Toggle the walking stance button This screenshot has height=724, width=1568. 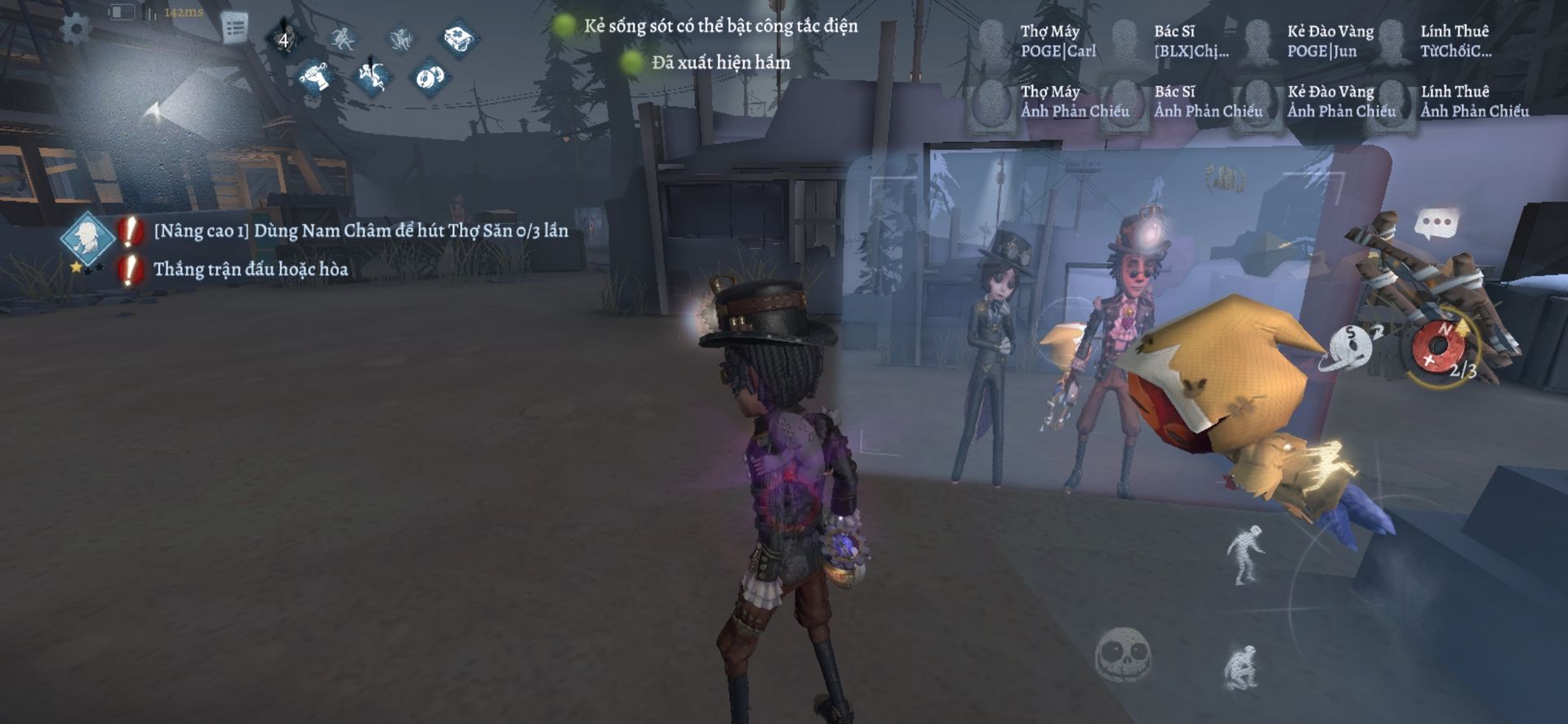pos(1245,554)
